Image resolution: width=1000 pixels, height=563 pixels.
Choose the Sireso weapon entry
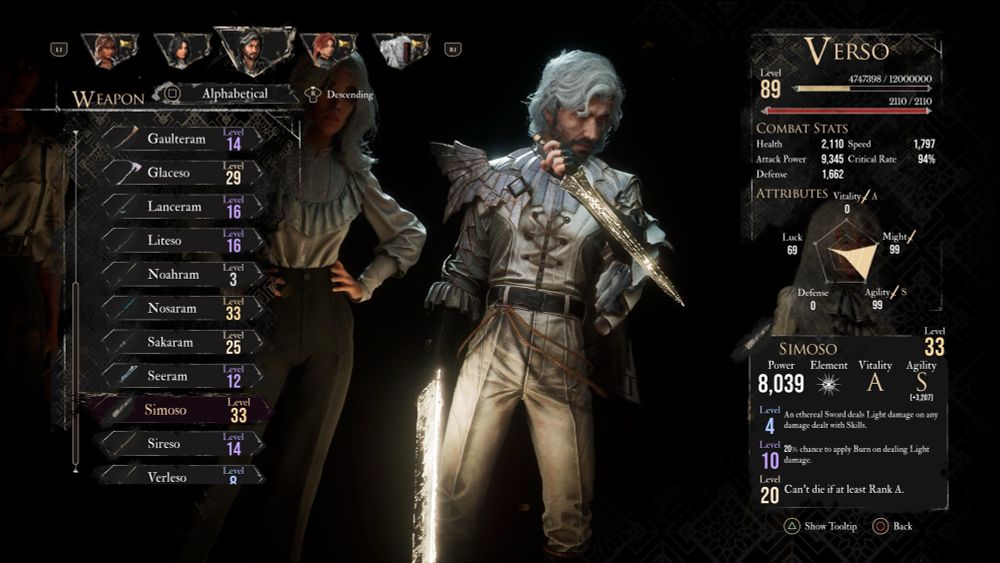178,444
